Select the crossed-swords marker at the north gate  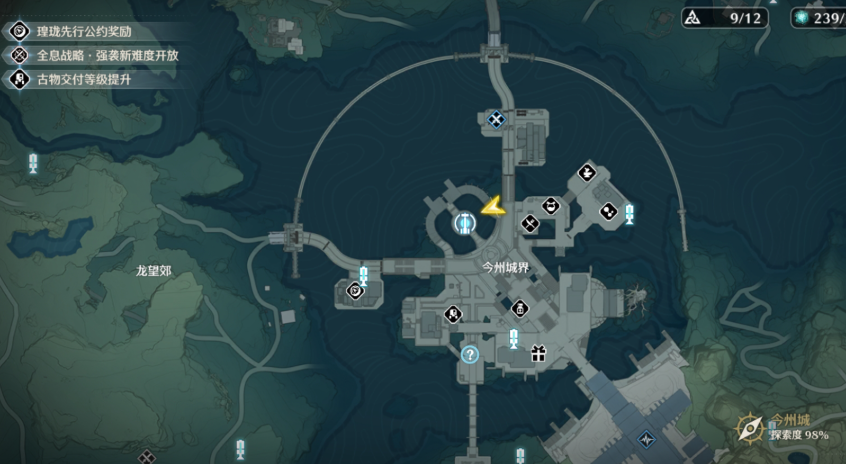pos(495,120)
